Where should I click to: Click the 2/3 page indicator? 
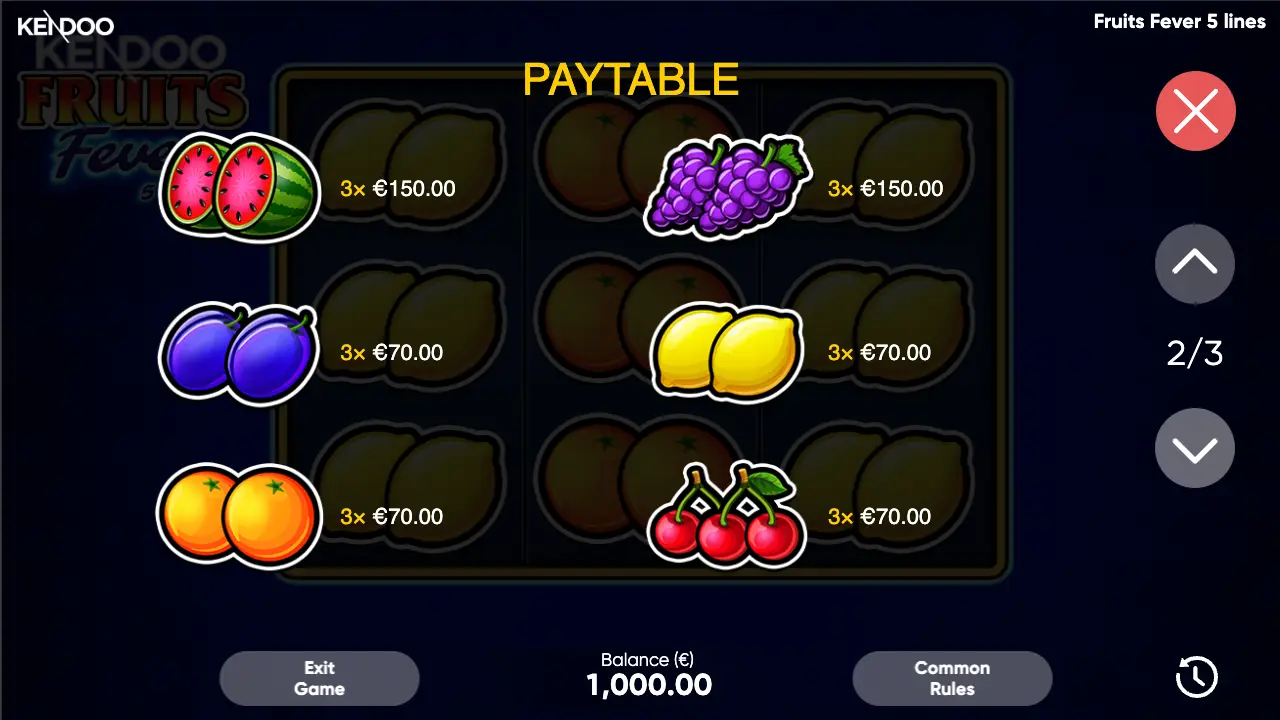pos(1195,353)
